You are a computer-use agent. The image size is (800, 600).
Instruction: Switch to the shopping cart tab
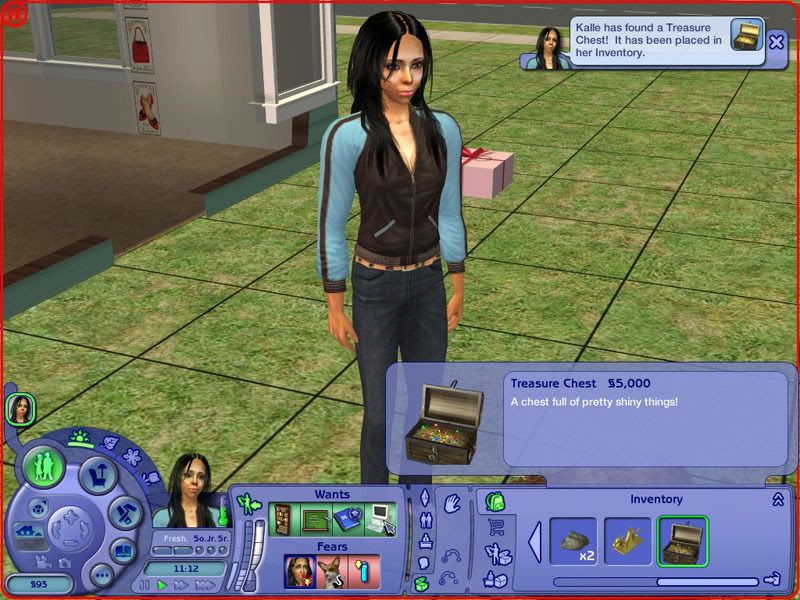[x=494, y=527]
